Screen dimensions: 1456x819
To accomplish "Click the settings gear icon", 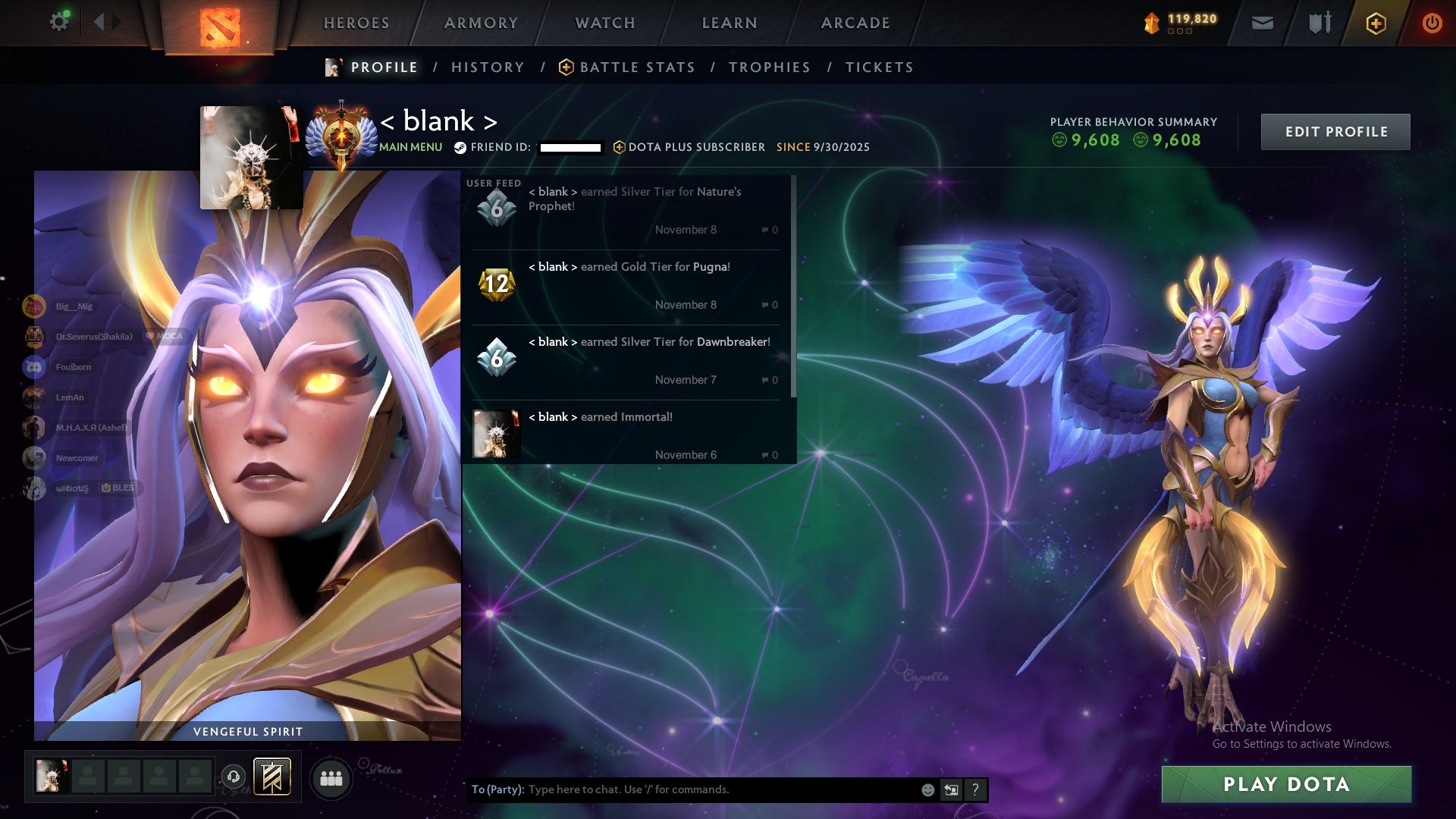I will pyautogui.click(x=59, y=21).
